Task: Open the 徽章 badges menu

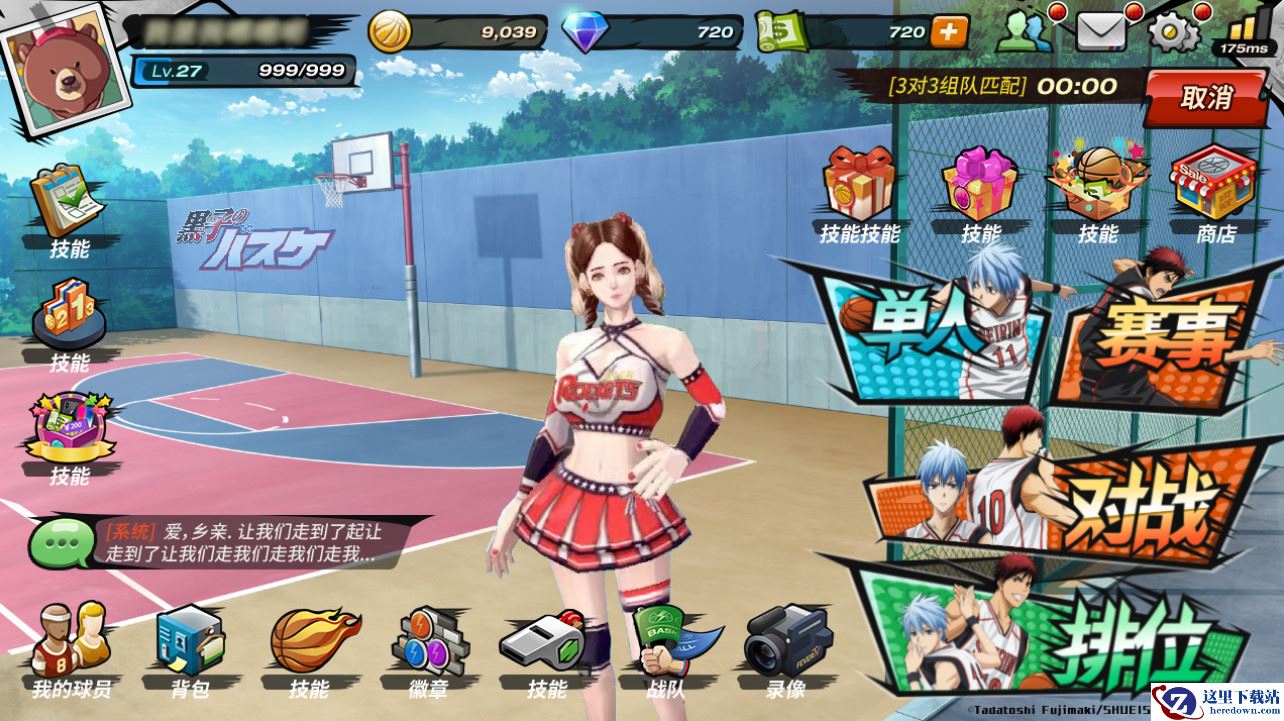Action: [429, 648]
